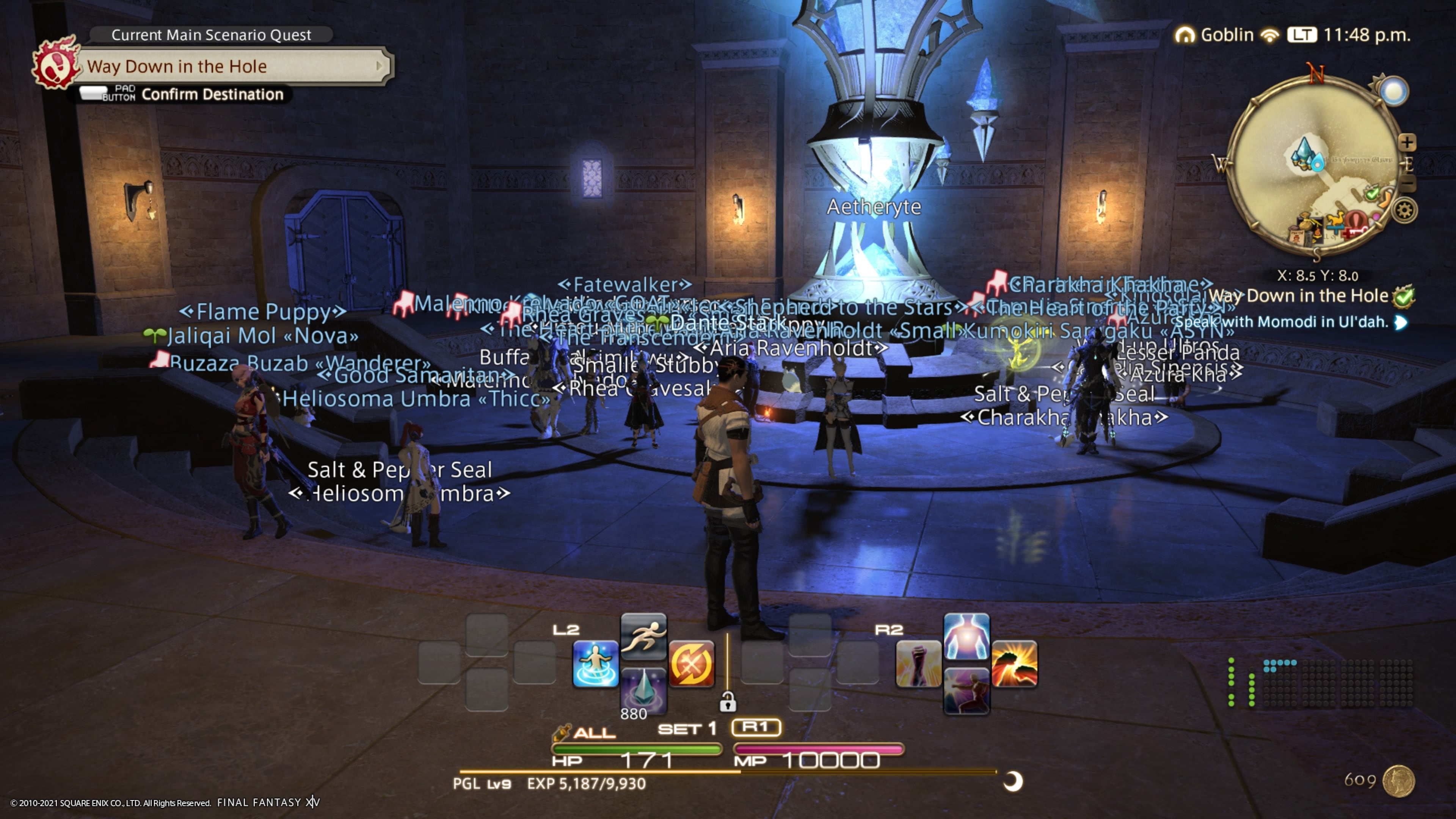
Task: Activate the Sprint running-figure action
Action: coord(643,636)
